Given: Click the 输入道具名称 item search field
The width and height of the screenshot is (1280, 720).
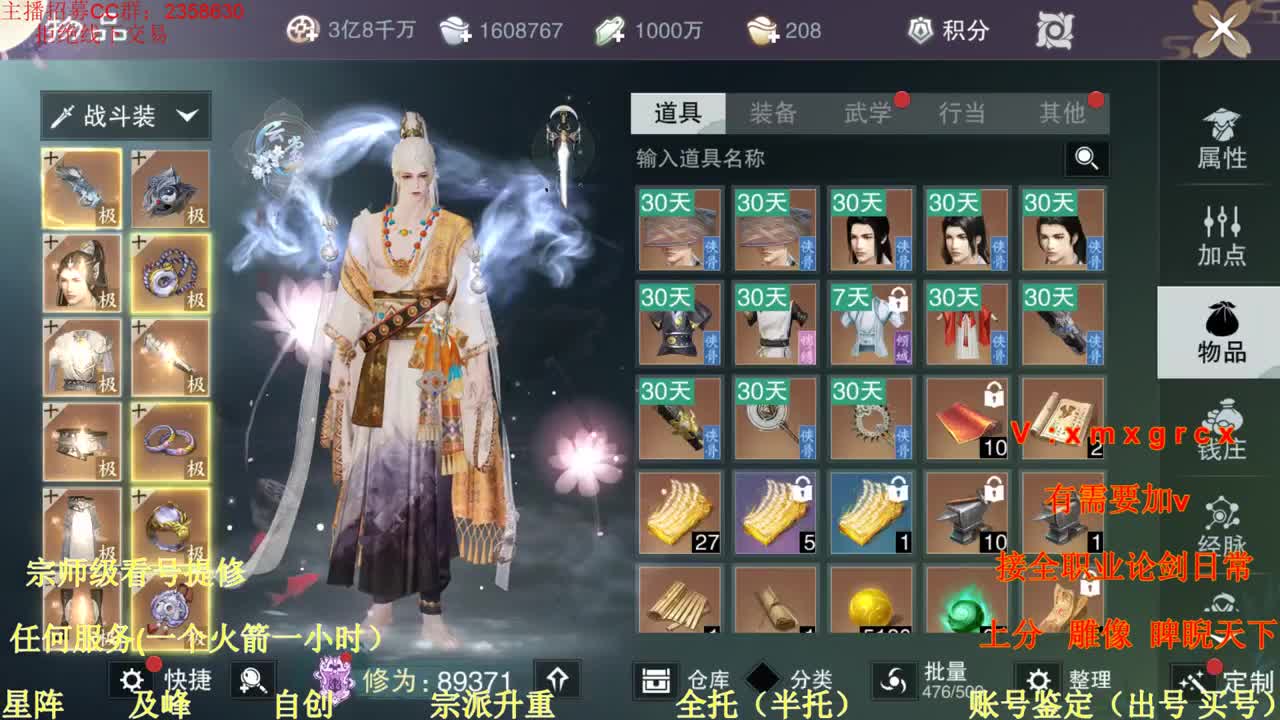Looking at the screenshot, I should 800,160.
